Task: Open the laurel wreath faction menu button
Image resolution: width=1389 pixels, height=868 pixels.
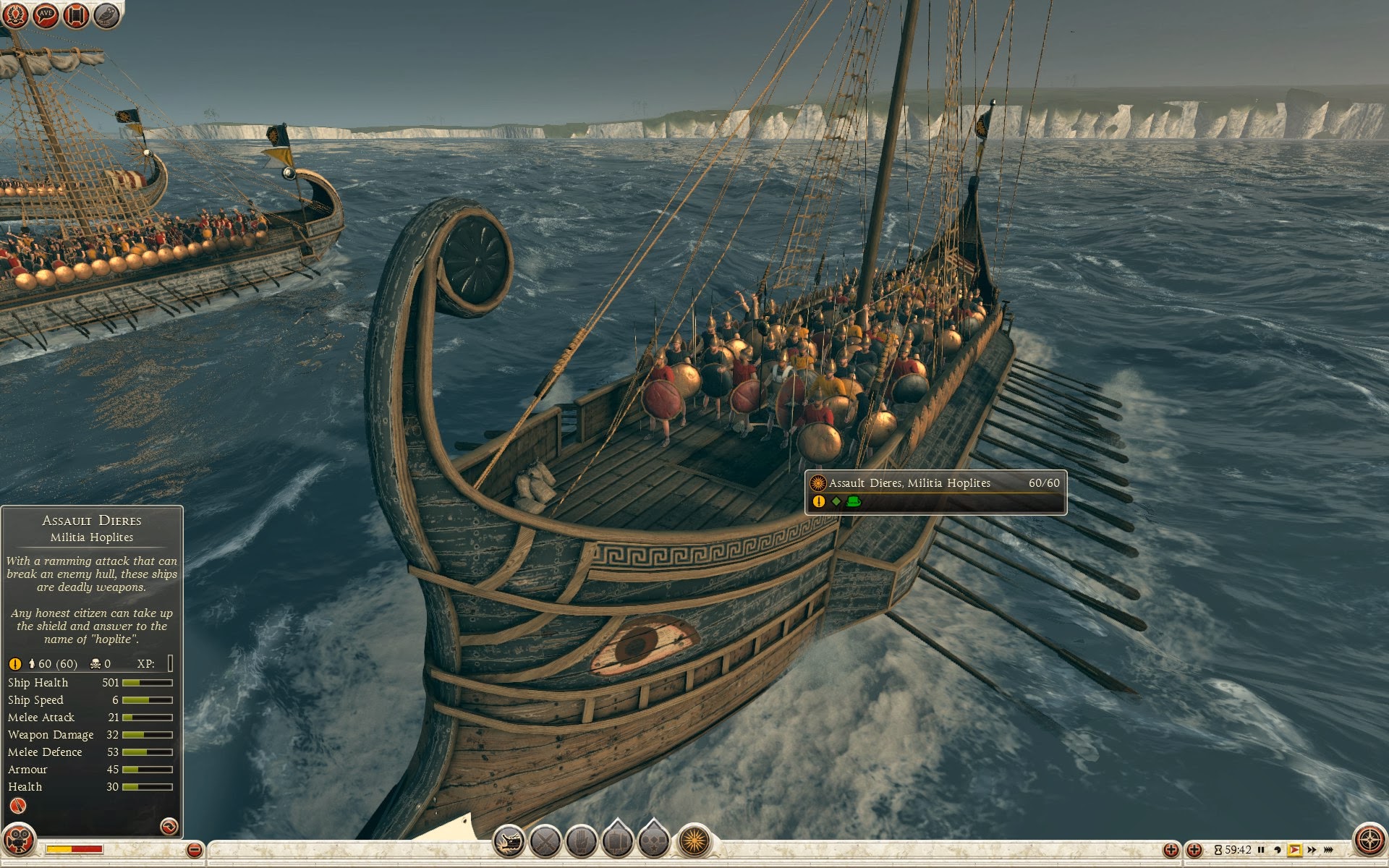Action: click(16, 15)
